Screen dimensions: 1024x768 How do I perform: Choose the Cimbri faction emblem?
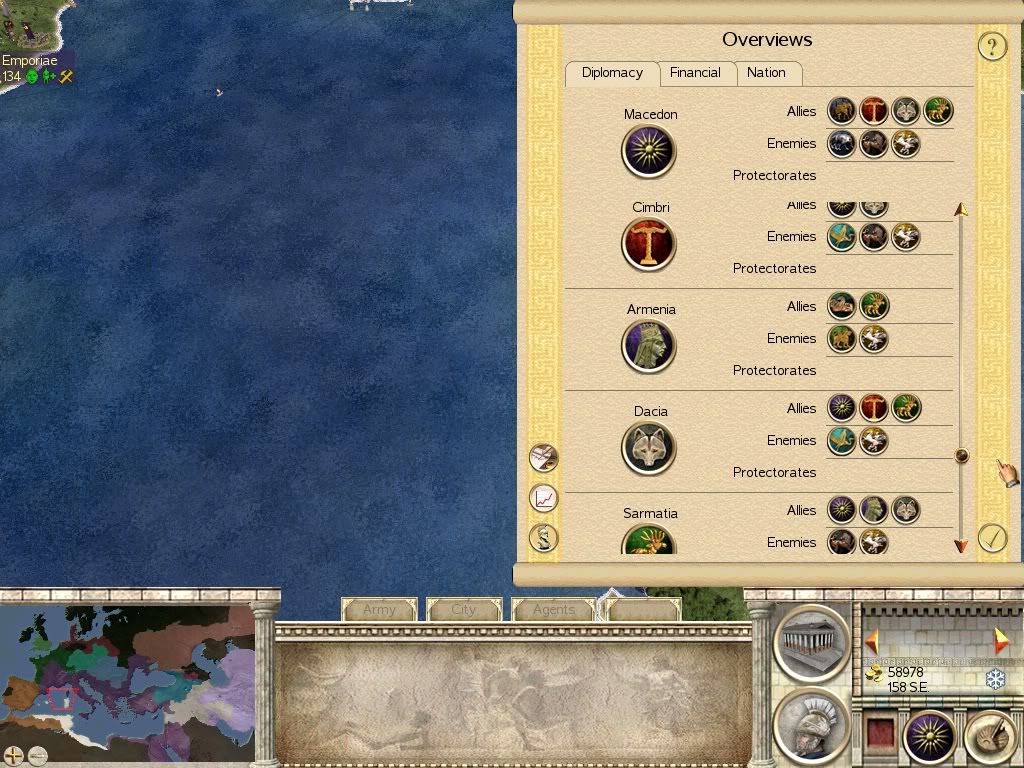tap(649, 244)
